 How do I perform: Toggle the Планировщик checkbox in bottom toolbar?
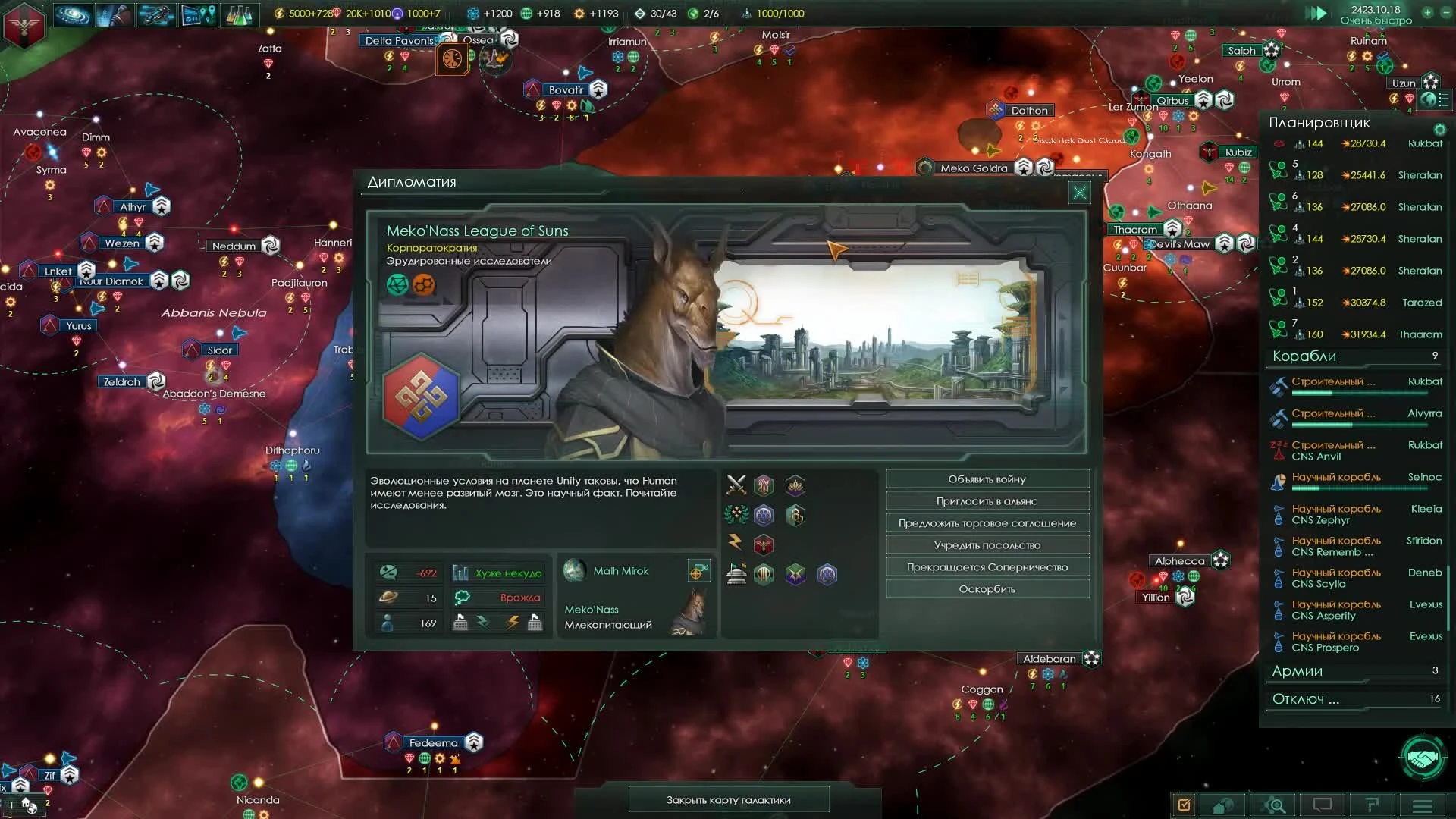point(1183,805)
